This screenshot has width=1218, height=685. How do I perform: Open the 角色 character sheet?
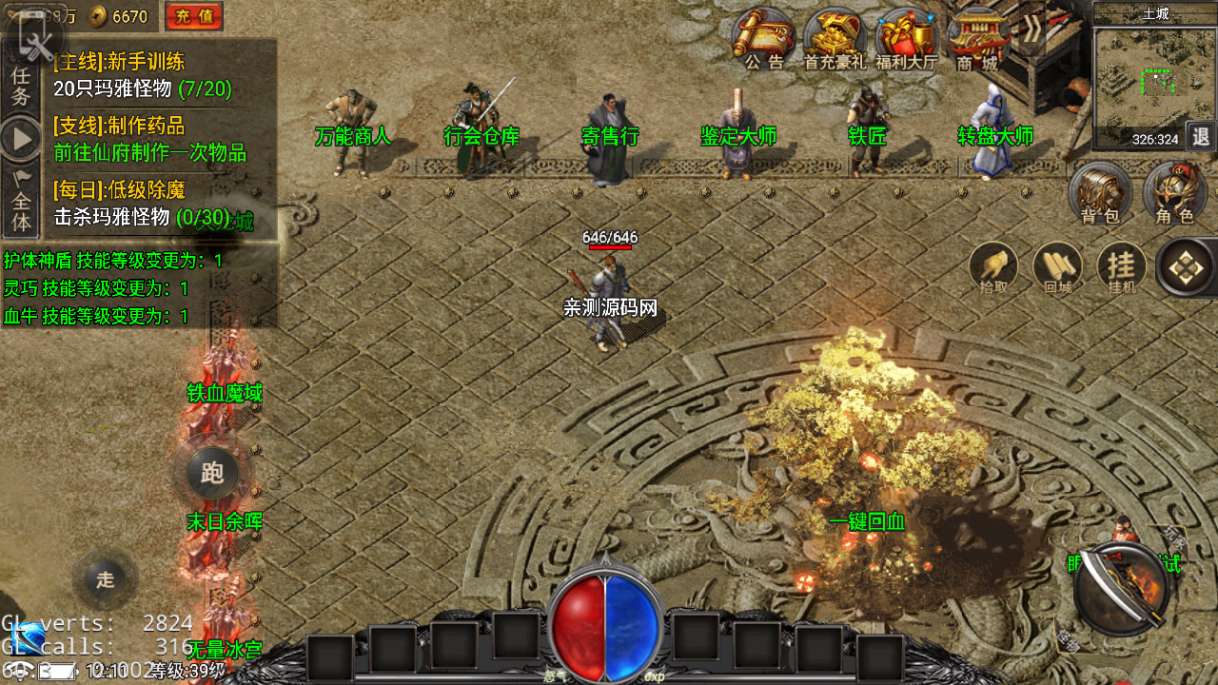(x=1174, y=192)
